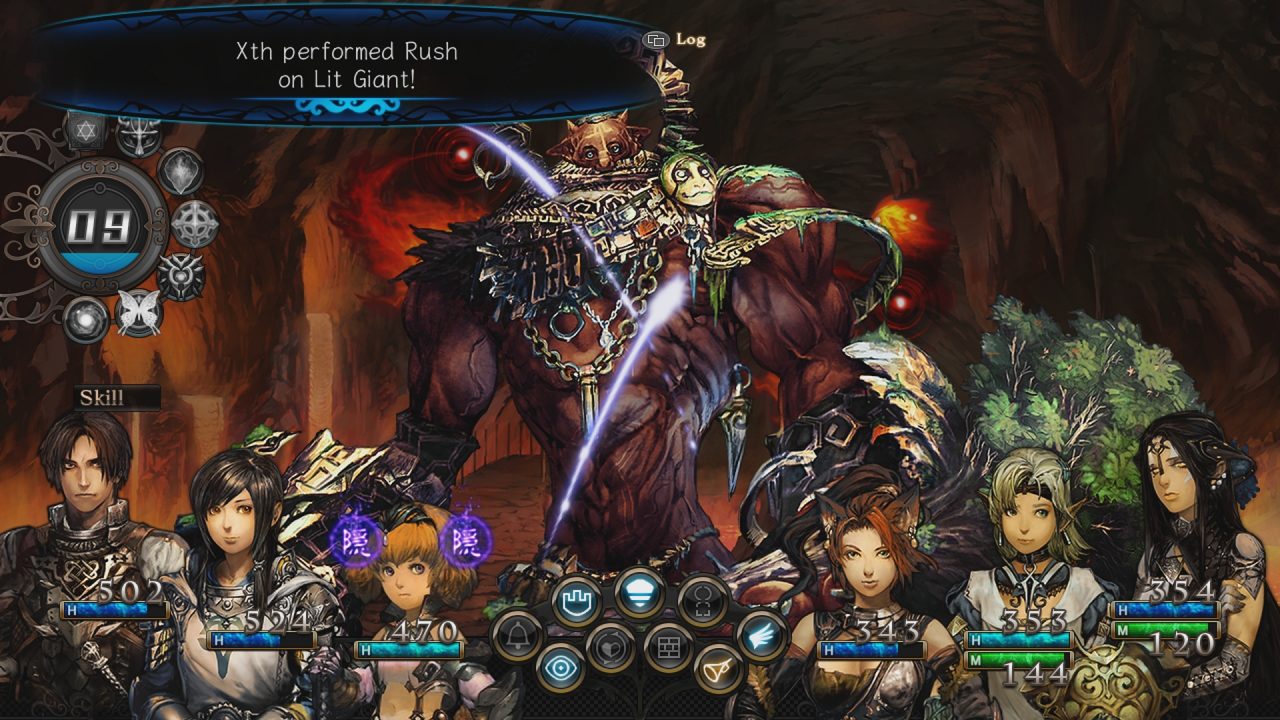Click the castle-shaped guard command icon
Viewport: 1280px width, 720px height.
(579, 598)
